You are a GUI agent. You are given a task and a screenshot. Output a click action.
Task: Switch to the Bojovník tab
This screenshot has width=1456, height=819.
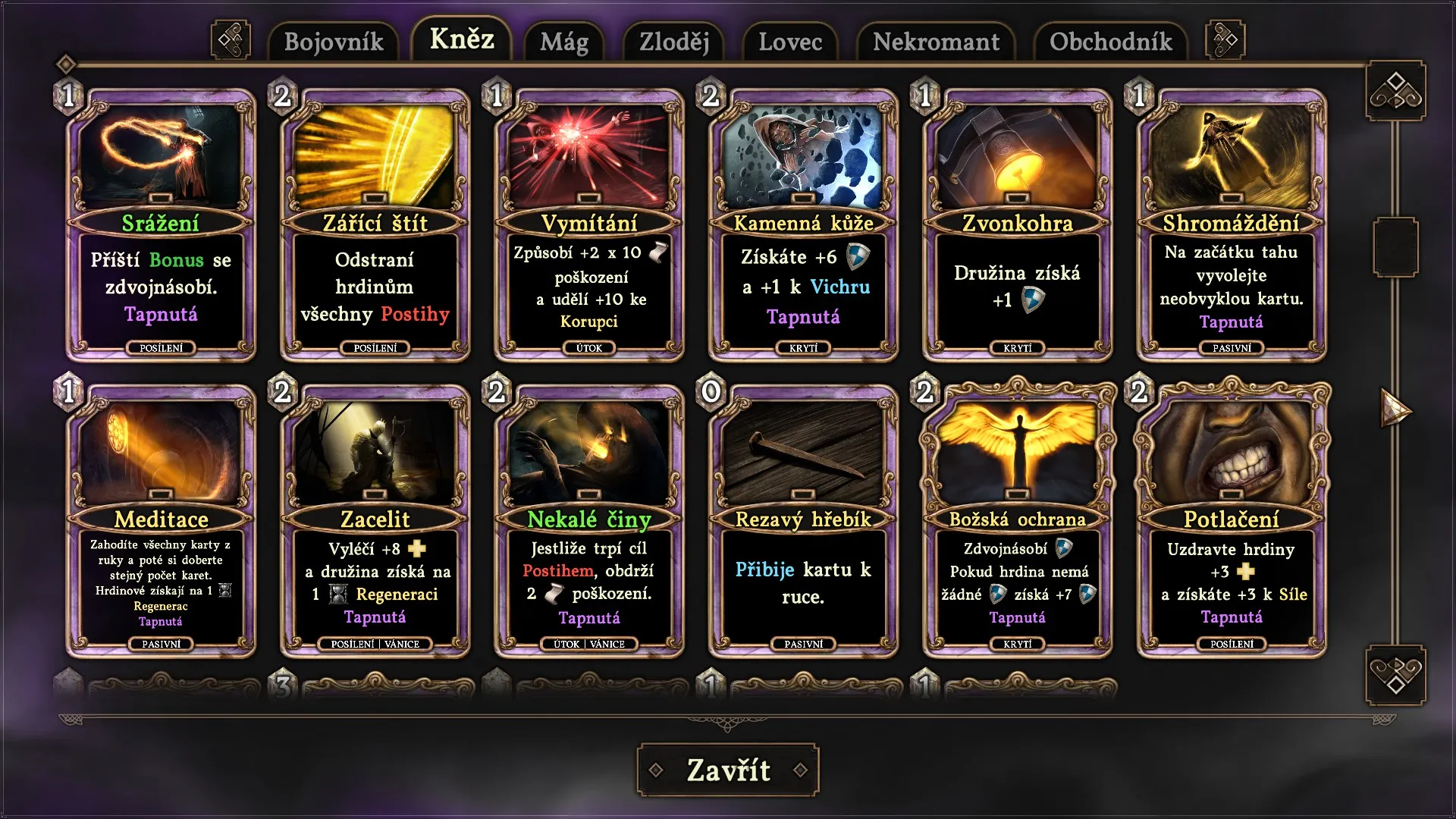[334, 42]
